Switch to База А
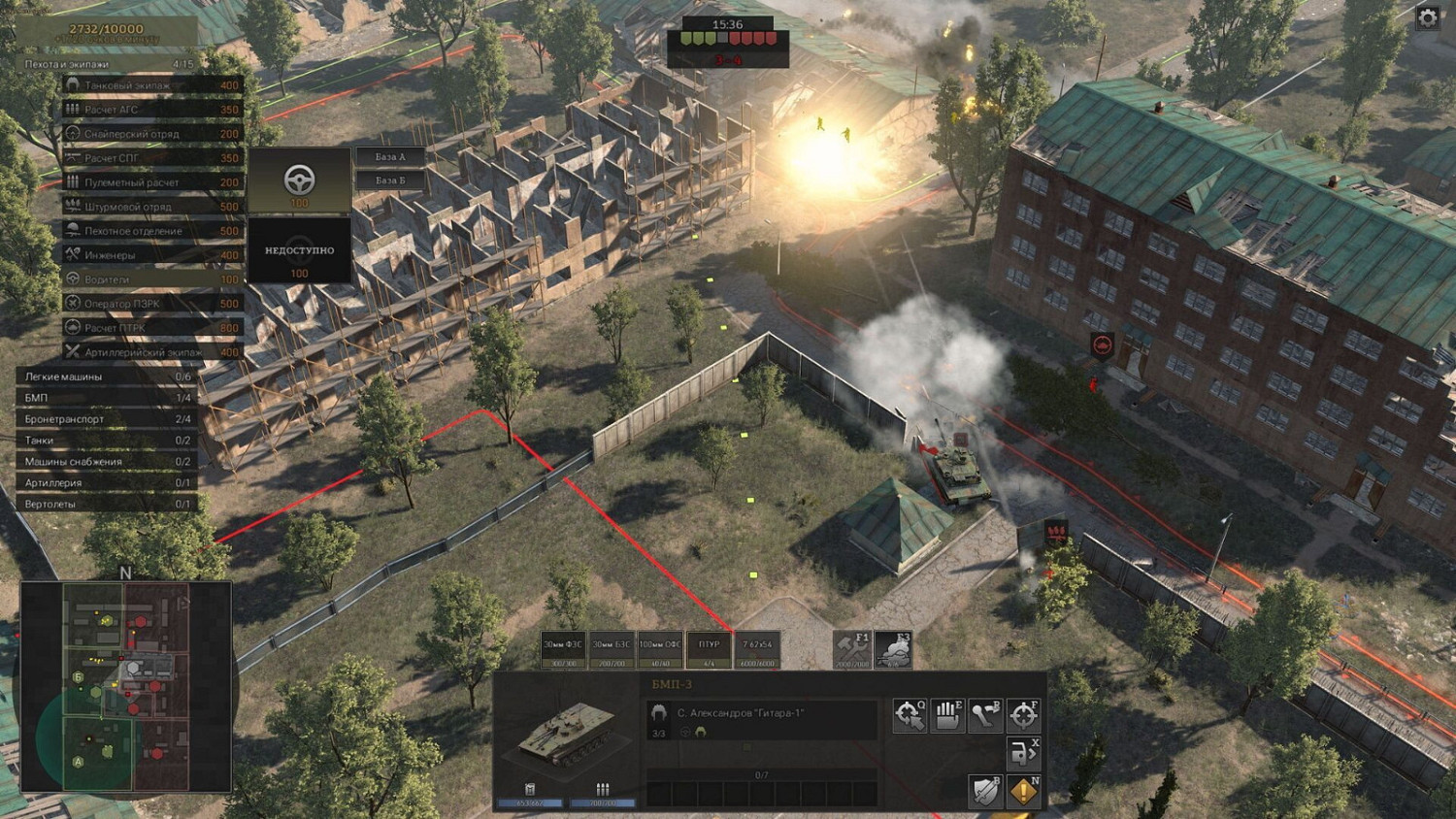The image size is (1456, 819). [390, 157]
